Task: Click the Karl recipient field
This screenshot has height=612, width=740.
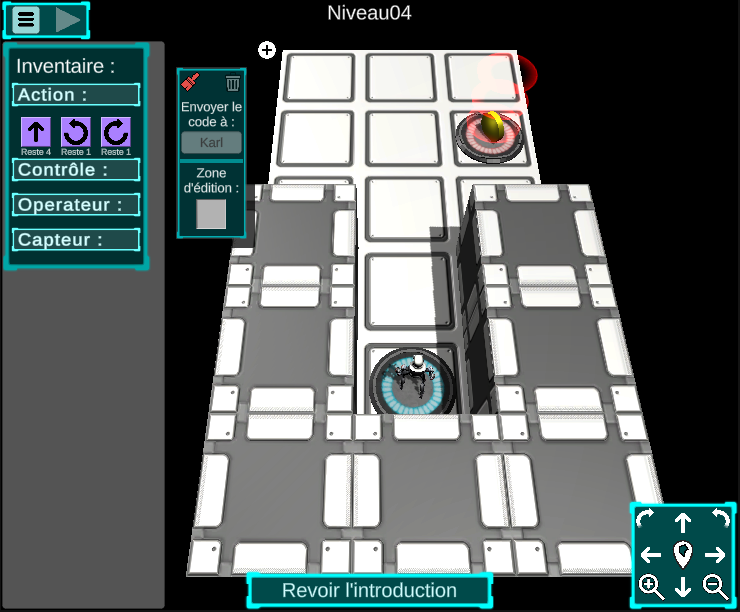Action: point(211,142)
